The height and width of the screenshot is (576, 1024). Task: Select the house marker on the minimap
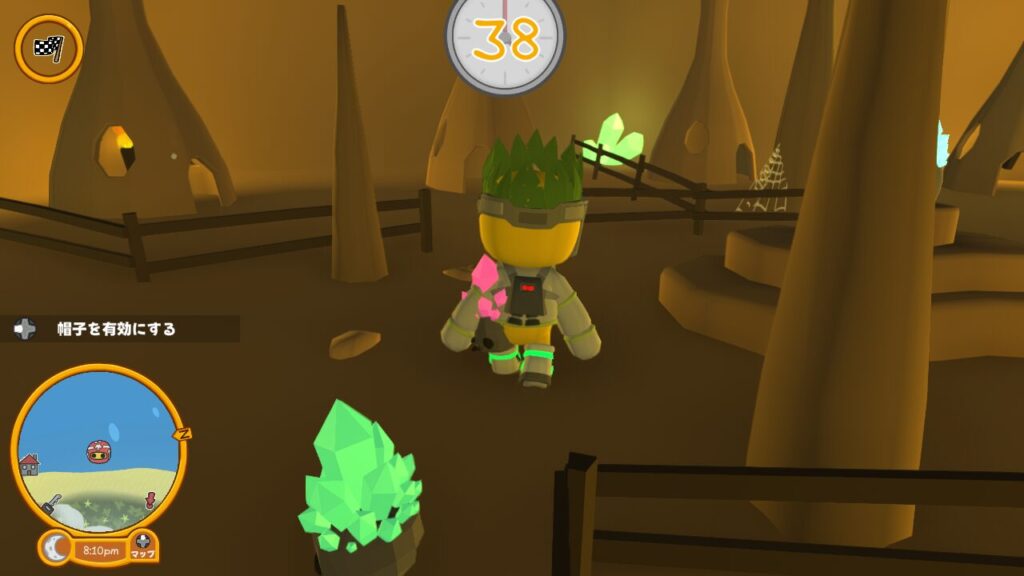pyautogui.click(x=29, y=464)
